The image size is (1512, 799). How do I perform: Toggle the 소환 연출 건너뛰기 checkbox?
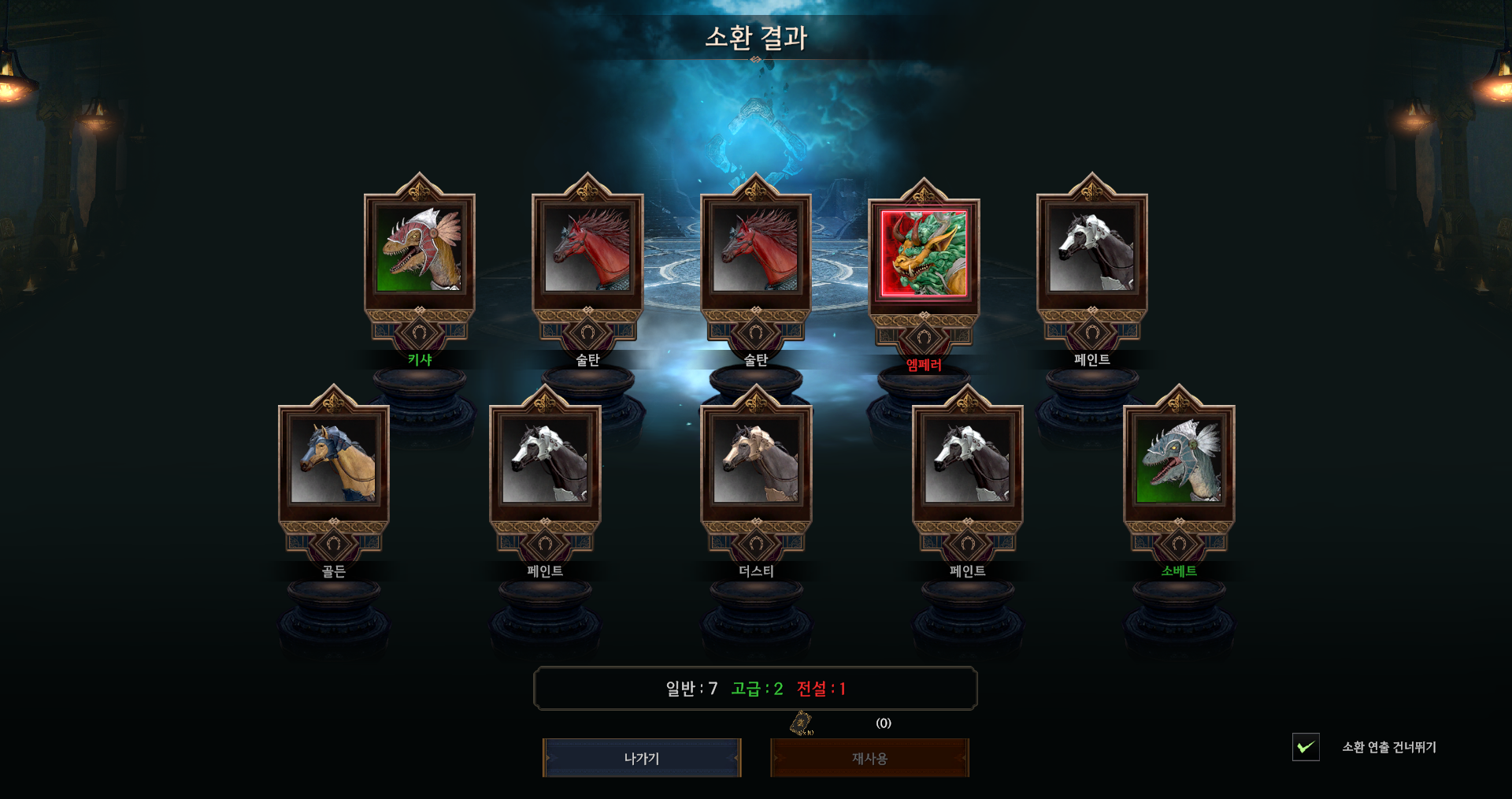pos(1306,747)
